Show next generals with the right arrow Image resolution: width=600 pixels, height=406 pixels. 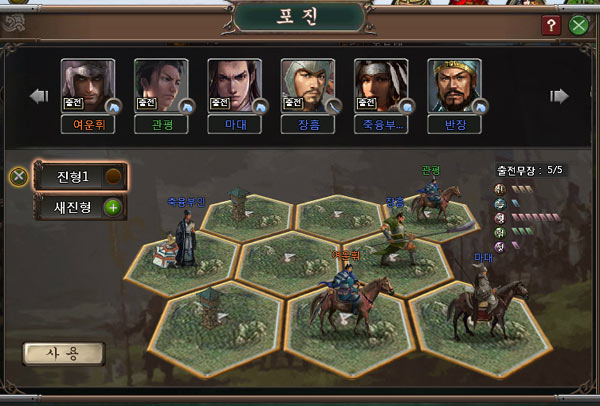click(x=560, y=96)
